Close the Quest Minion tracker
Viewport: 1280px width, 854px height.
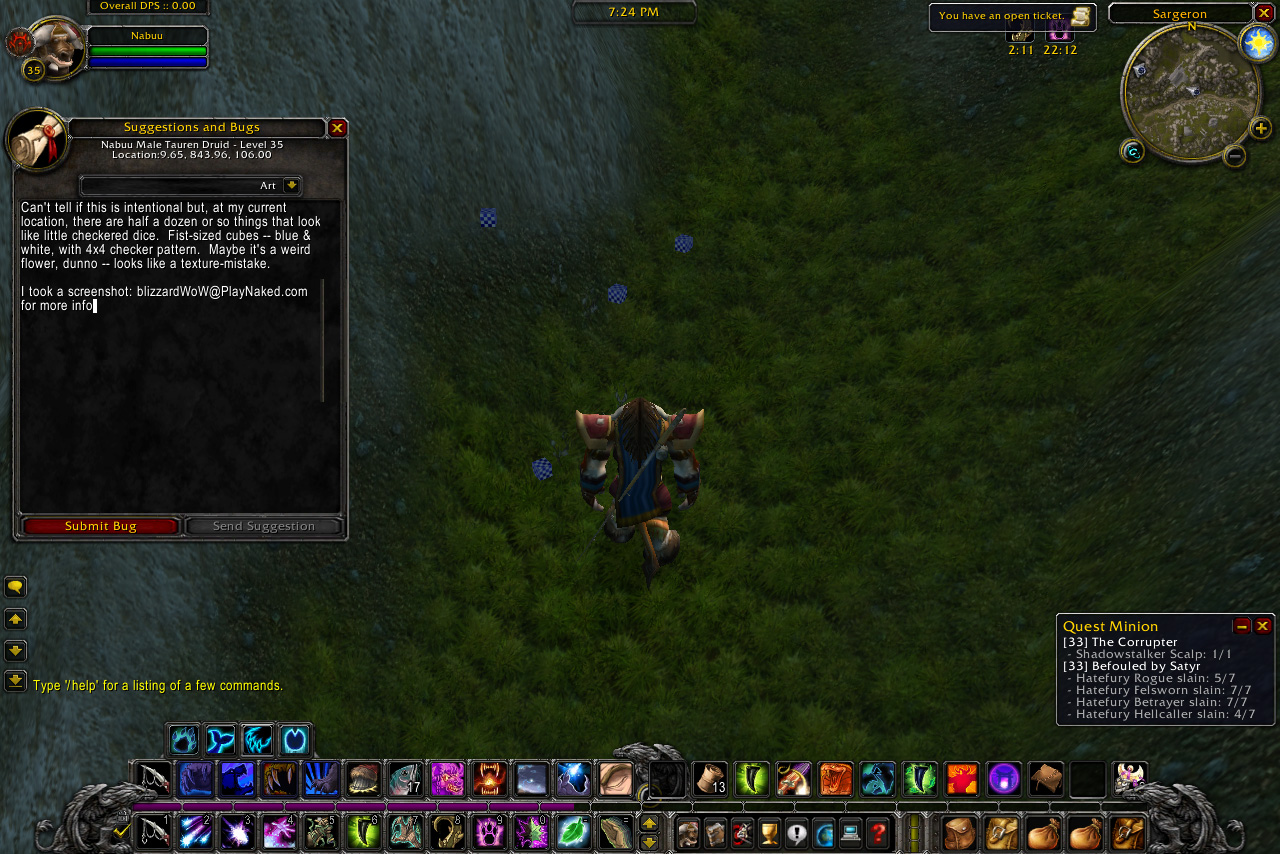(1263, 626)
